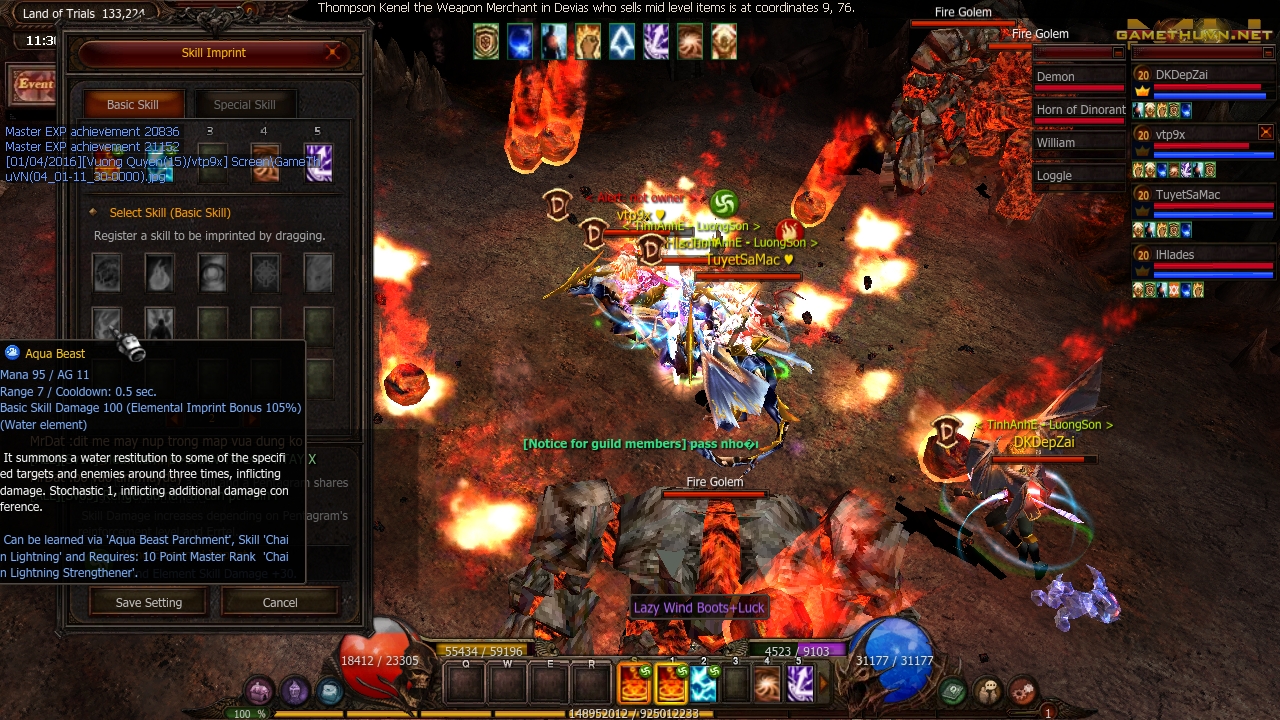Open the chat speech-bubble icon

pyautogui.click(x=988, y=690)
